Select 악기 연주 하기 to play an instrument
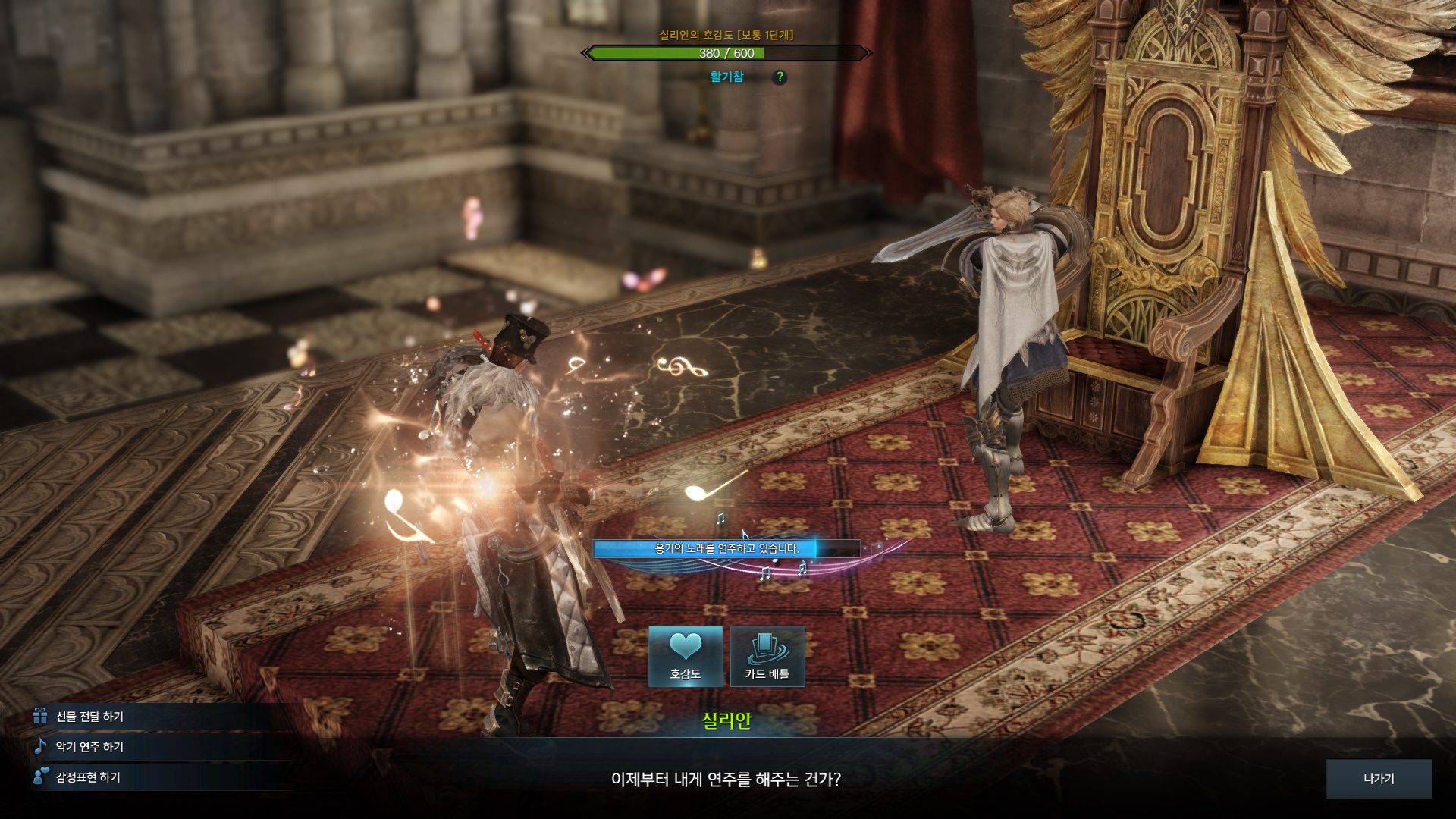This screenshot has width=1456, height=819. (89, 747)
